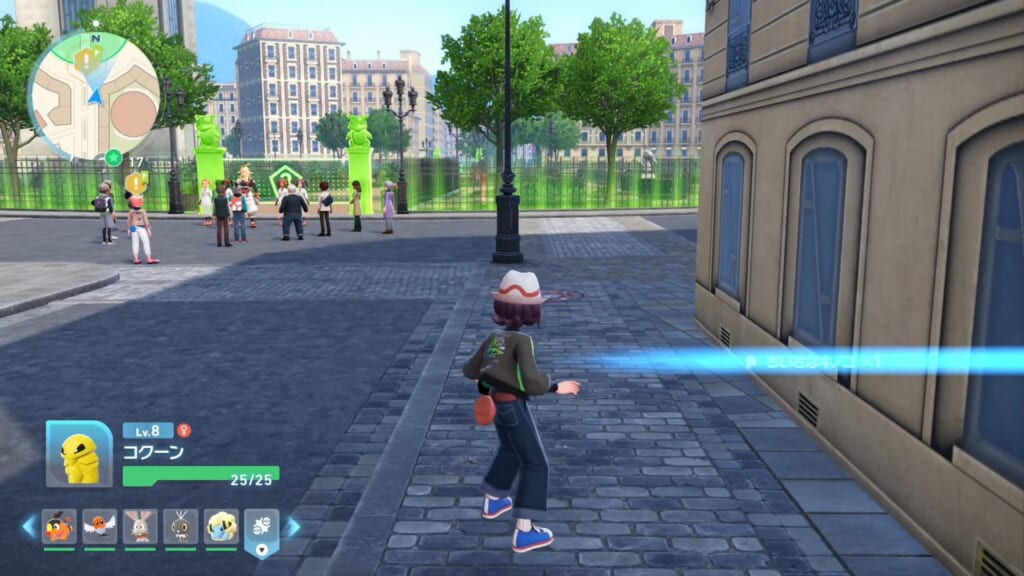
Task: Switch to Fletchling in the party
Action: [99, 525]
